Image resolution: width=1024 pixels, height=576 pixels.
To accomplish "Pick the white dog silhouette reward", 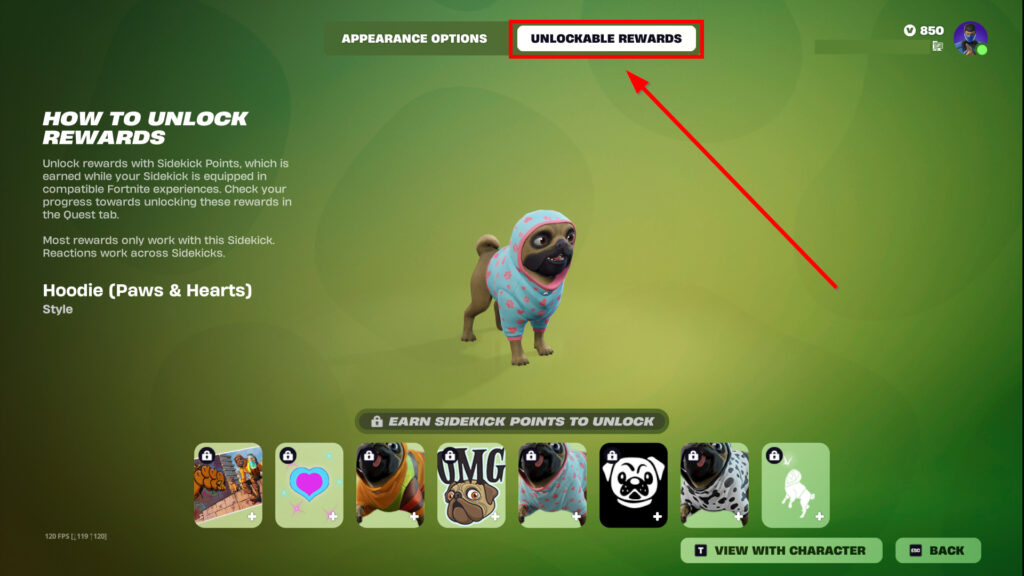I will point(795,485).
